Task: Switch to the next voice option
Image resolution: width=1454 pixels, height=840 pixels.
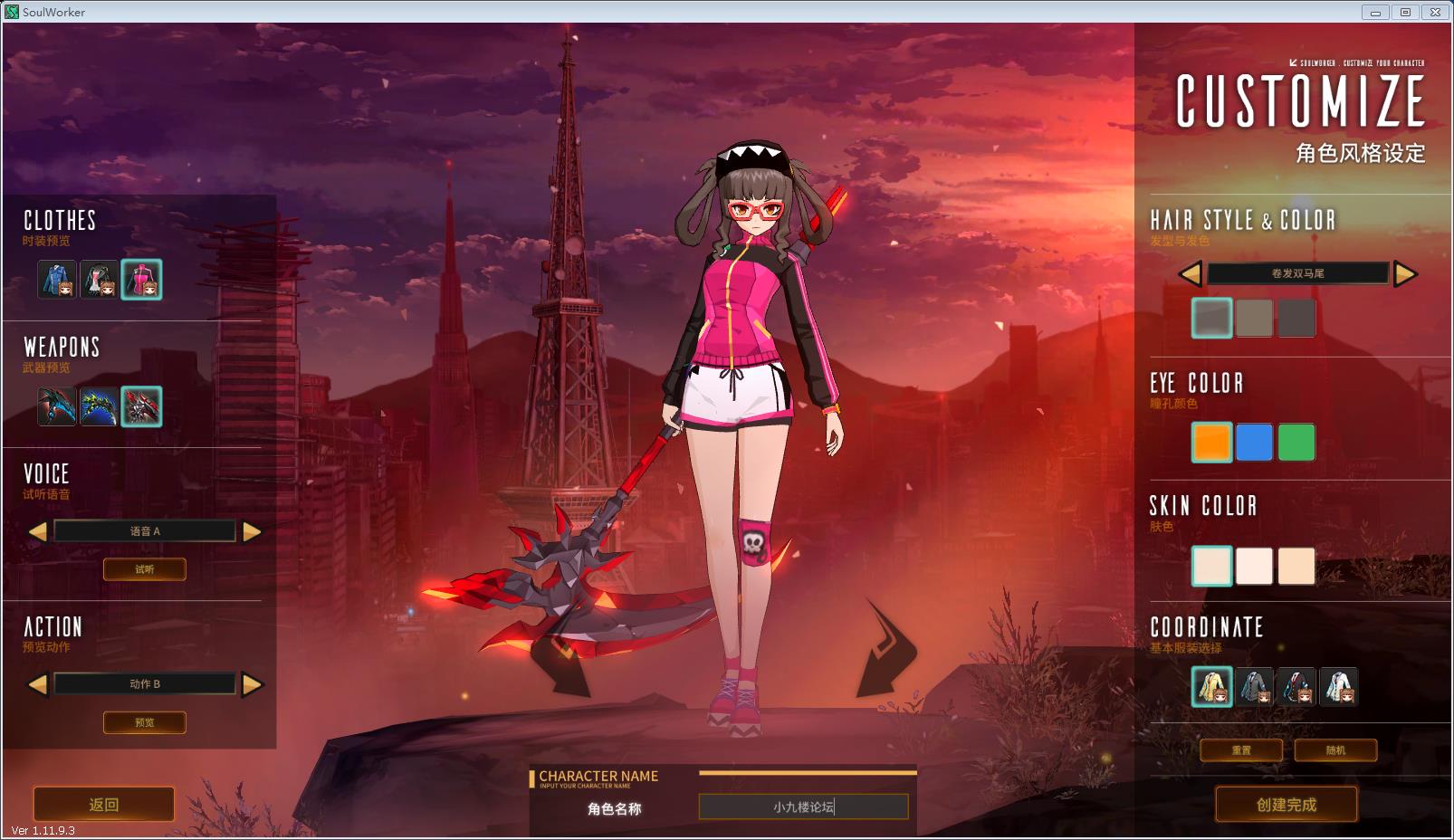Action: tap(253, 531)
